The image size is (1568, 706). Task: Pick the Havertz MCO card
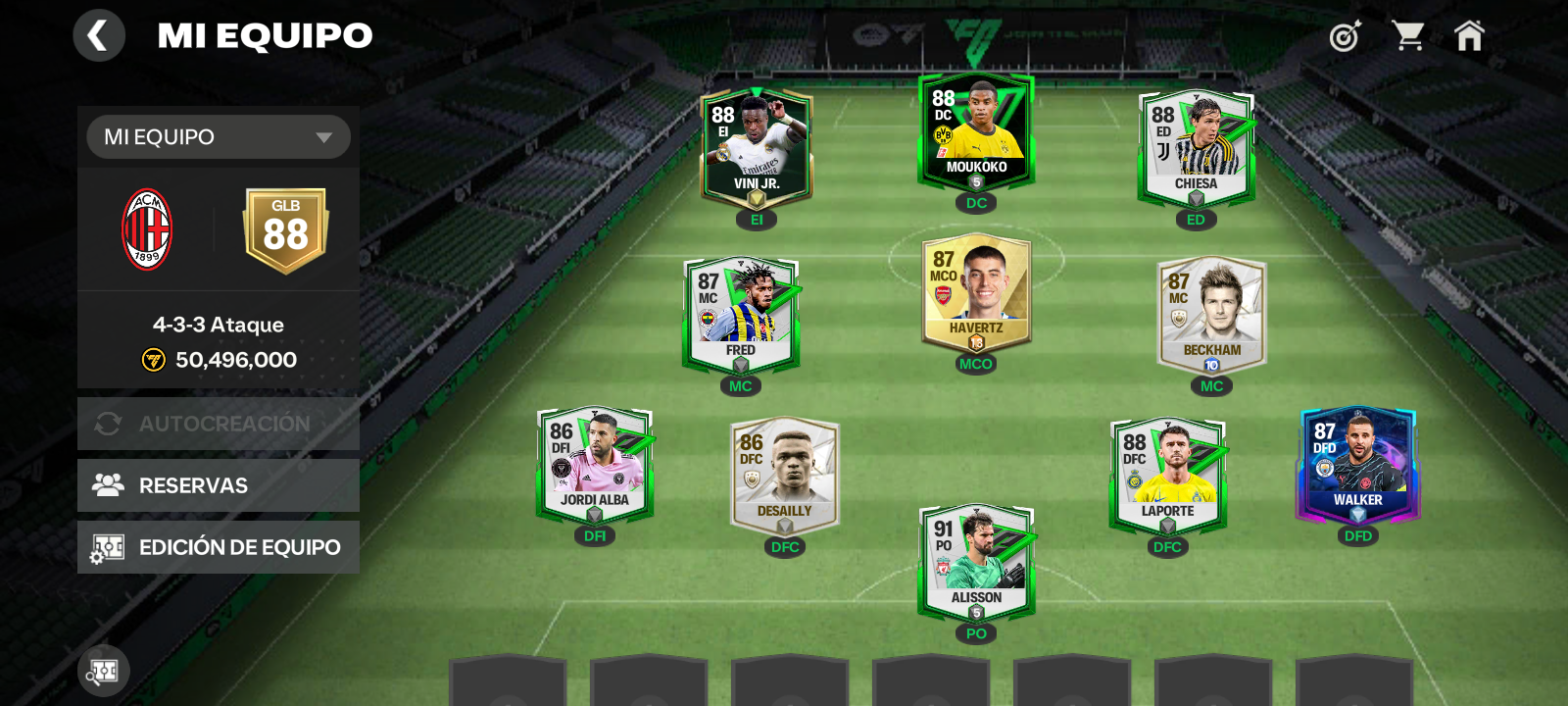976,292
